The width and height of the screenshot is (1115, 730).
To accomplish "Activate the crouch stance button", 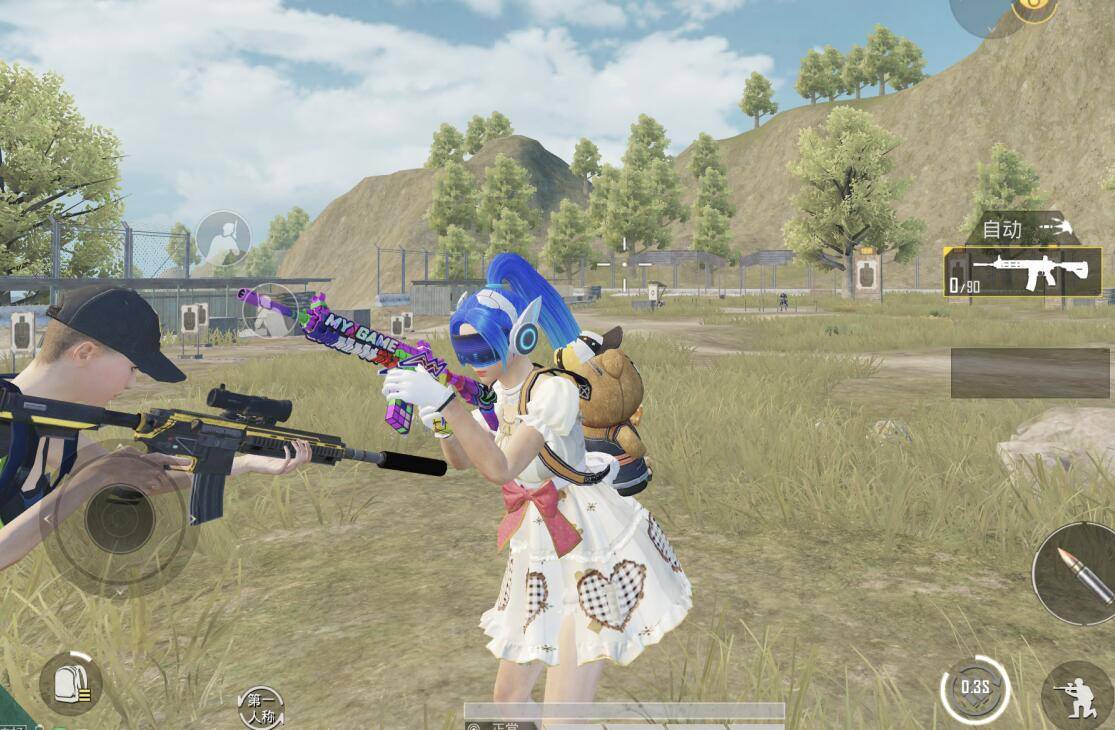I will pyautogui.click(x=1077, y=694).
